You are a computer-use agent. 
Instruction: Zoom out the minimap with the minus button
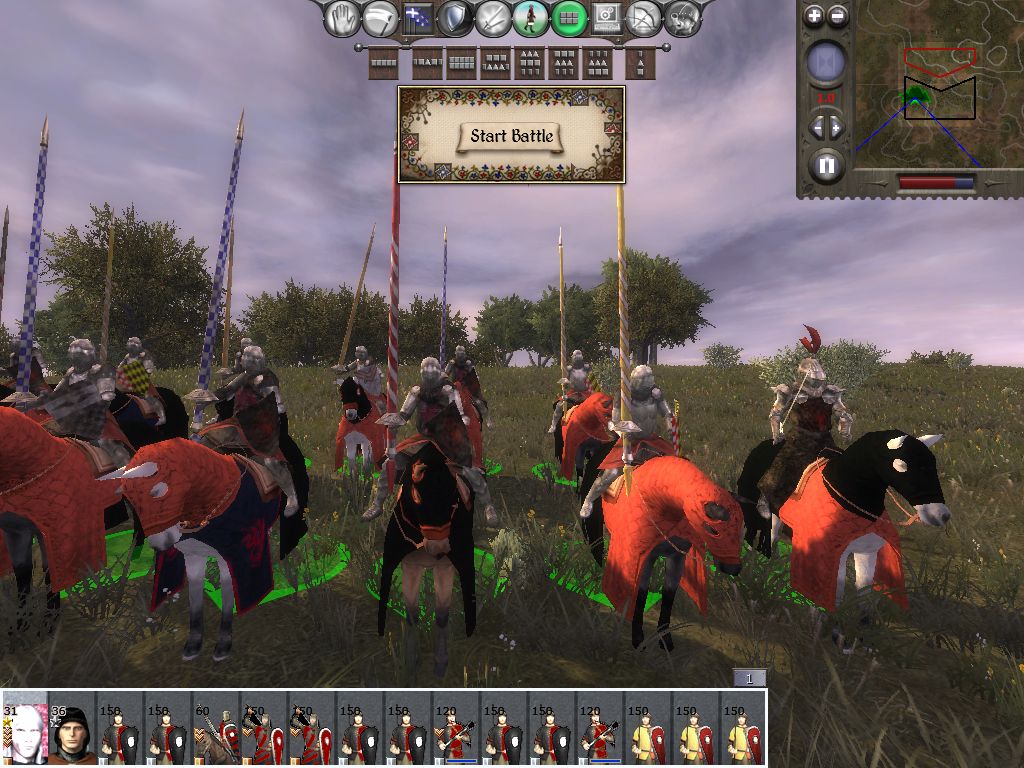[838, 16]
